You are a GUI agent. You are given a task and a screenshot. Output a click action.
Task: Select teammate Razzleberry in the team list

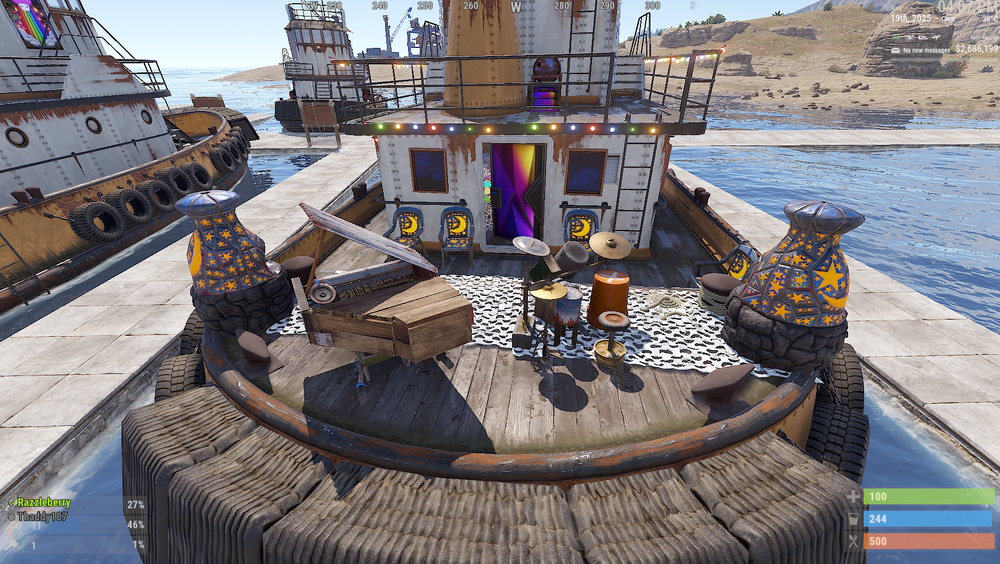pos(44,503)
